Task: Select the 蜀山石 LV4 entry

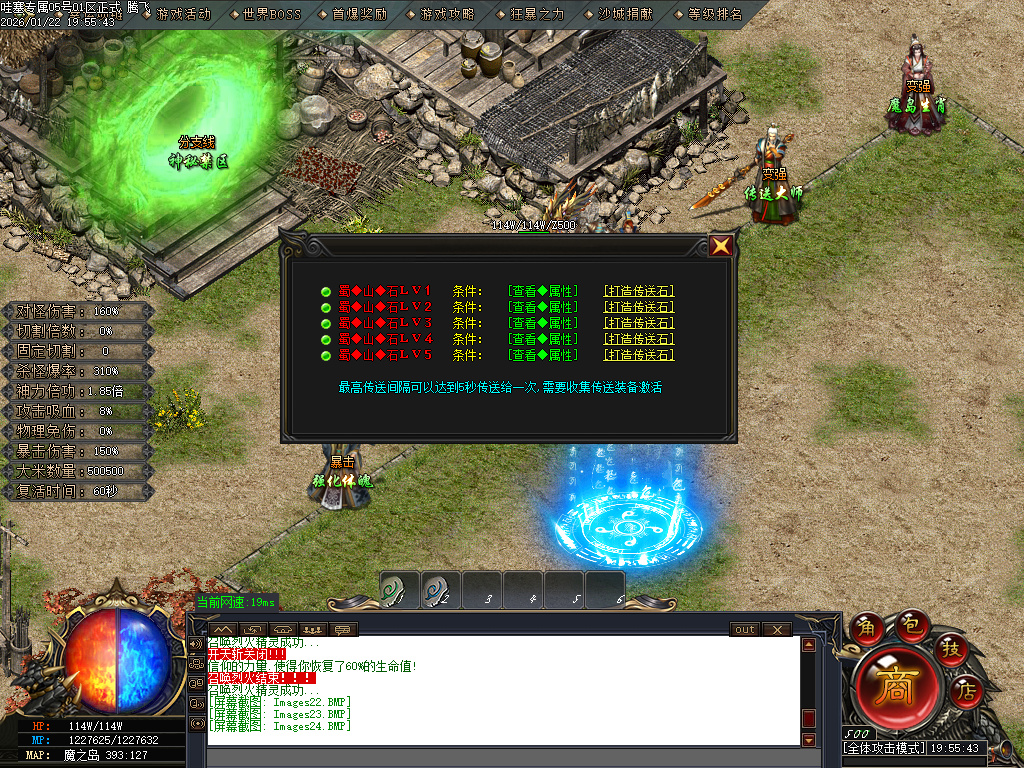Action: tap(385, 339)
